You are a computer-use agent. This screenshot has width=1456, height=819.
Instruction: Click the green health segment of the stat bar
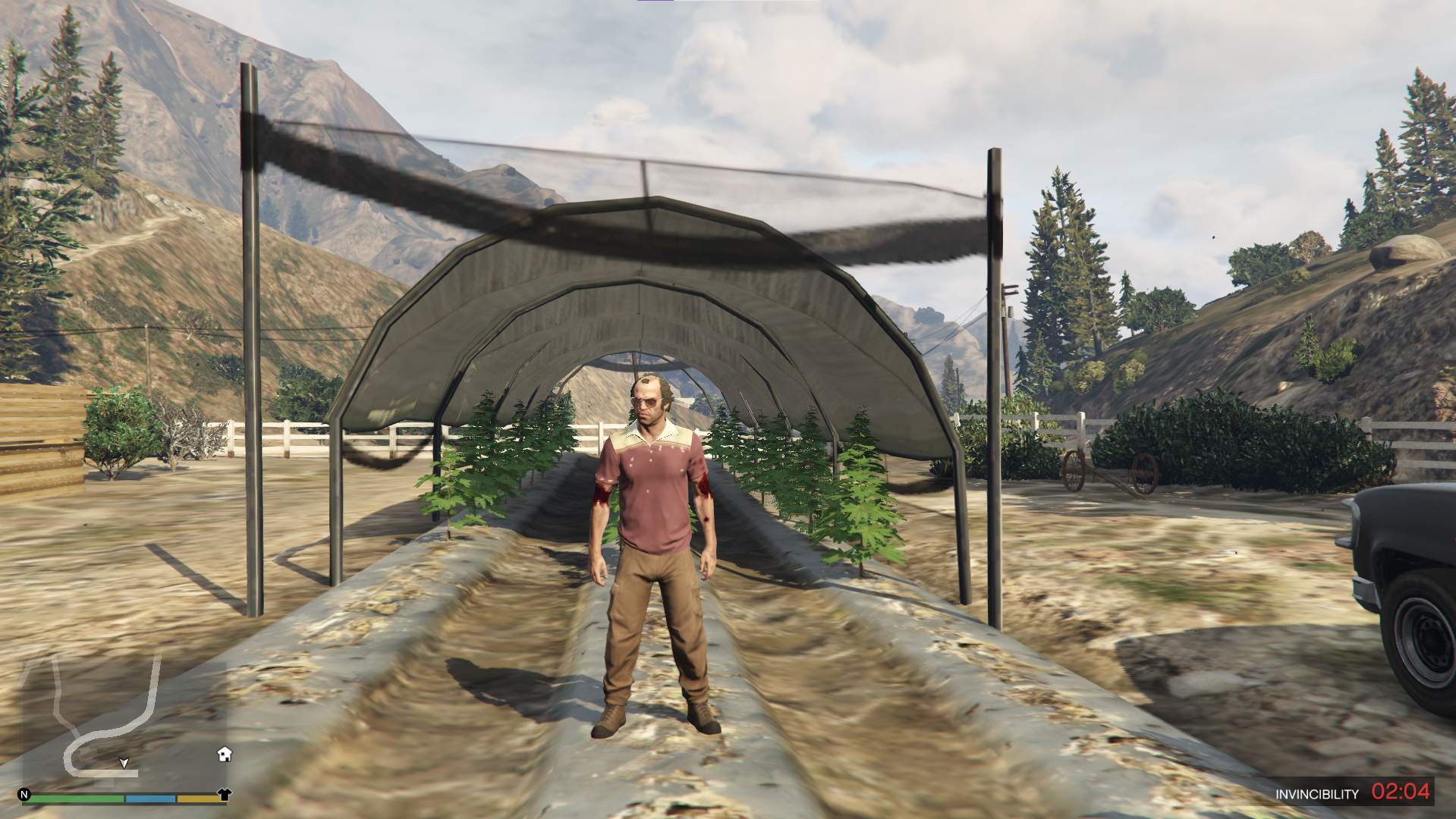coord(76,799)
